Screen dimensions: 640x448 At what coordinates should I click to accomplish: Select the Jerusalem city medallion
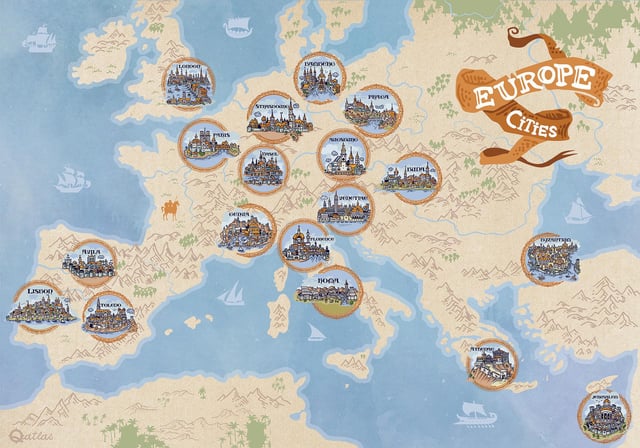pos(603,414)
